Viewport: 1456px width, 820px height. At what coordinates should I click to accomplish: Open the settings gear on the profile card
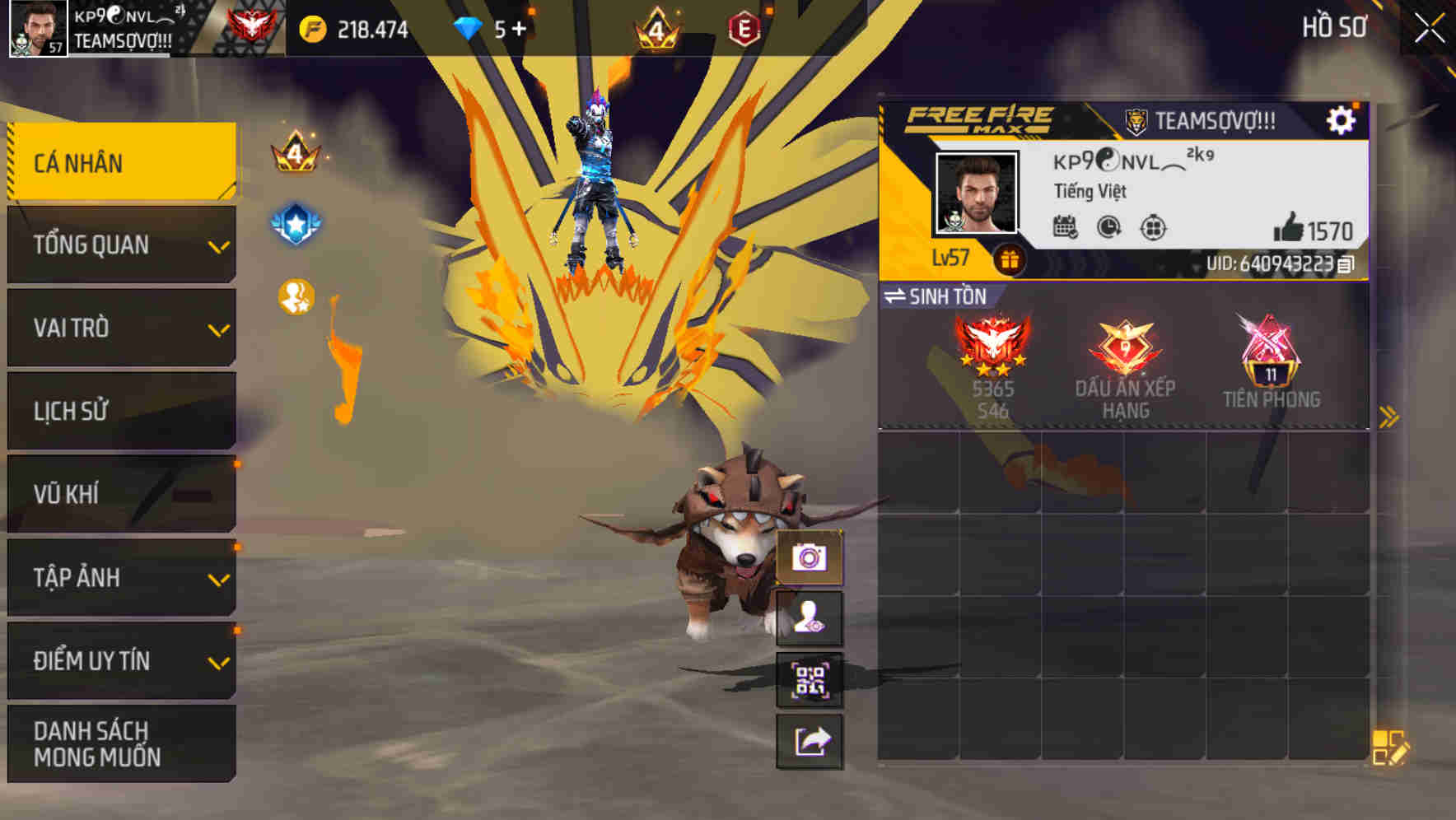pyautogui.click(x=1342, y=119)
